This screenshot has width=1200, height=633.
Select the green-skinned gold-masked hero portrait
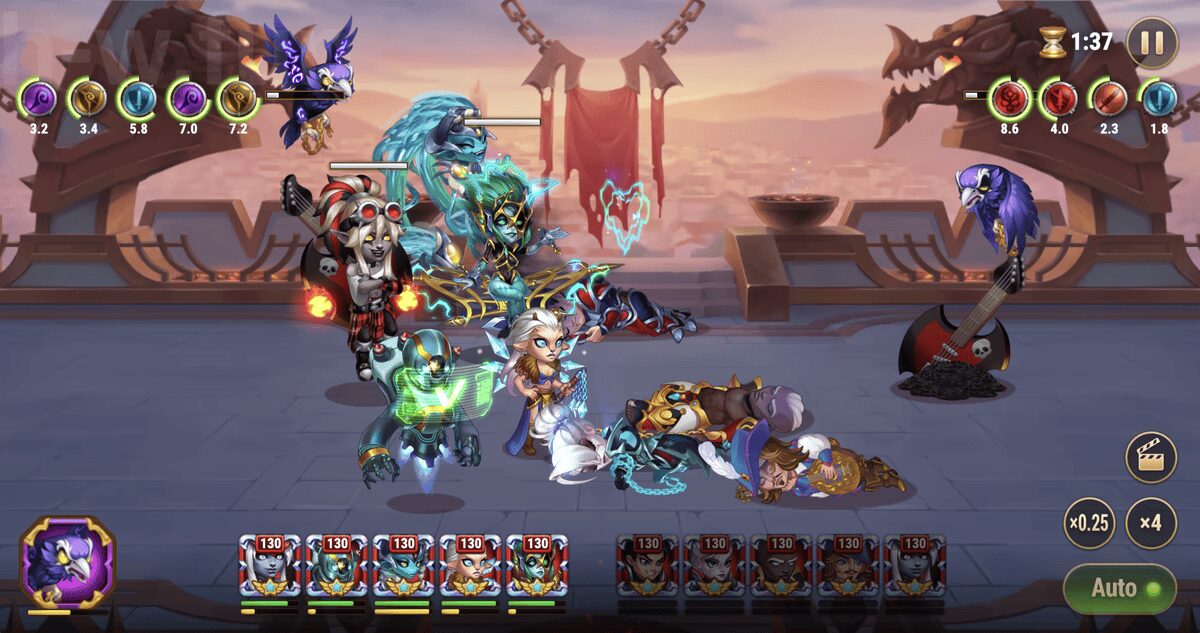click(x=537, y=567)
